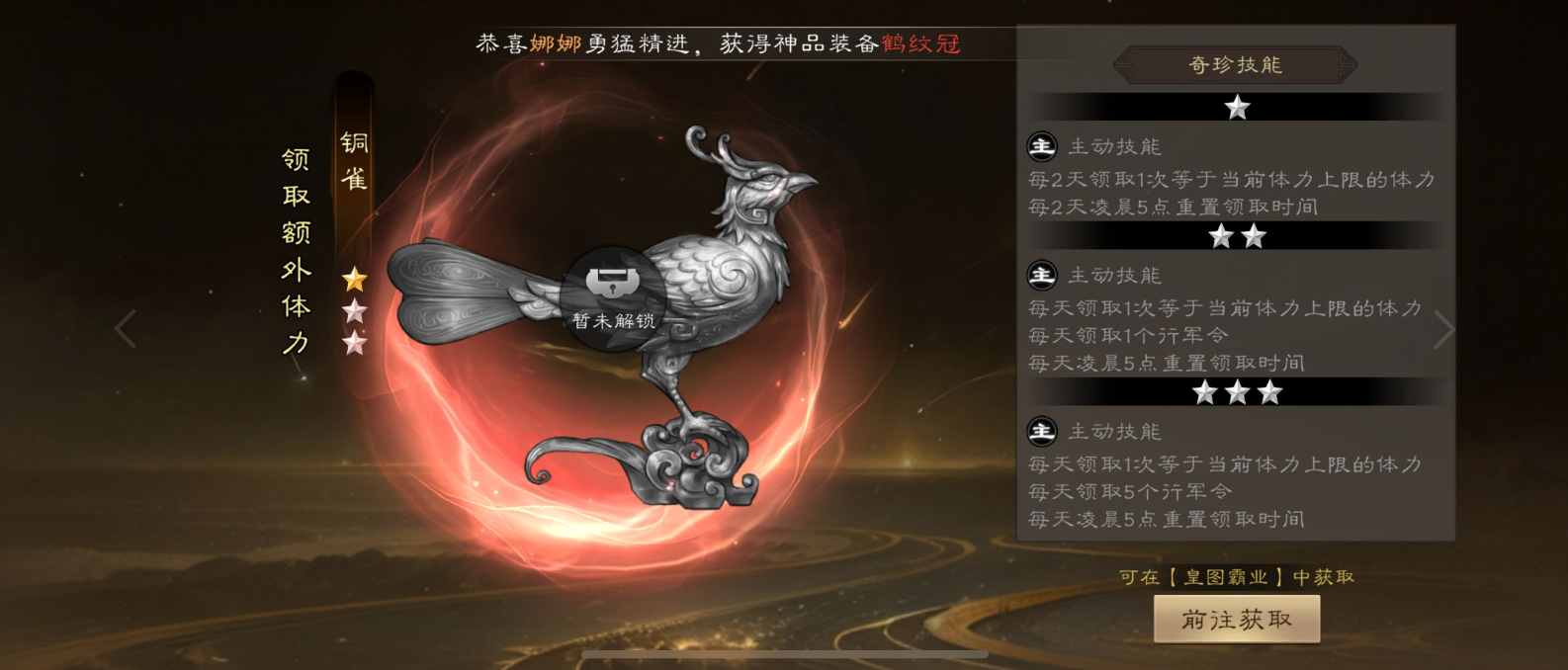
Task: Click the 前往获取 button
Action: tap(1236, 620)
